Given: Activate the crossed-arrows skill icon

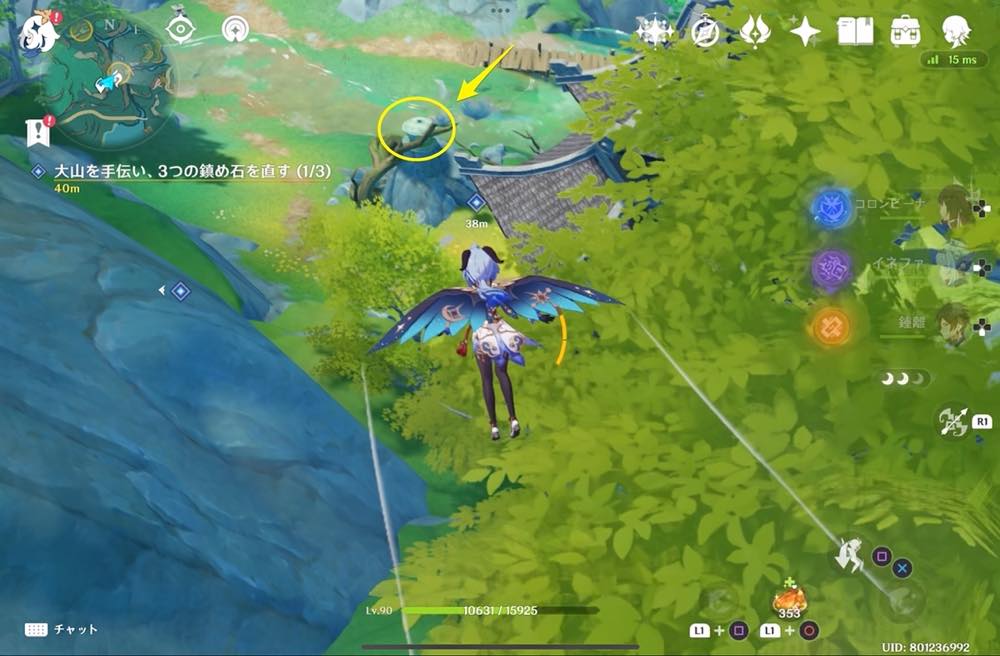Looking at the screenshot, I should point(951,422).
